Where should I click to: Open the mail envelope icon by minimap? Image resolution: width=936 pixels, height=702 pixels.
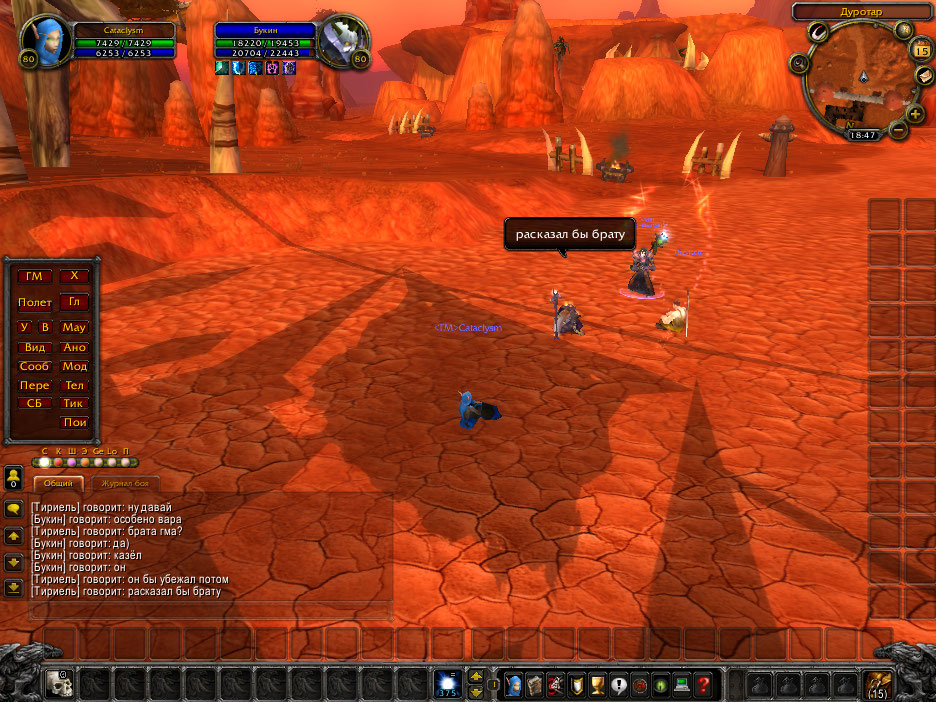925,77
